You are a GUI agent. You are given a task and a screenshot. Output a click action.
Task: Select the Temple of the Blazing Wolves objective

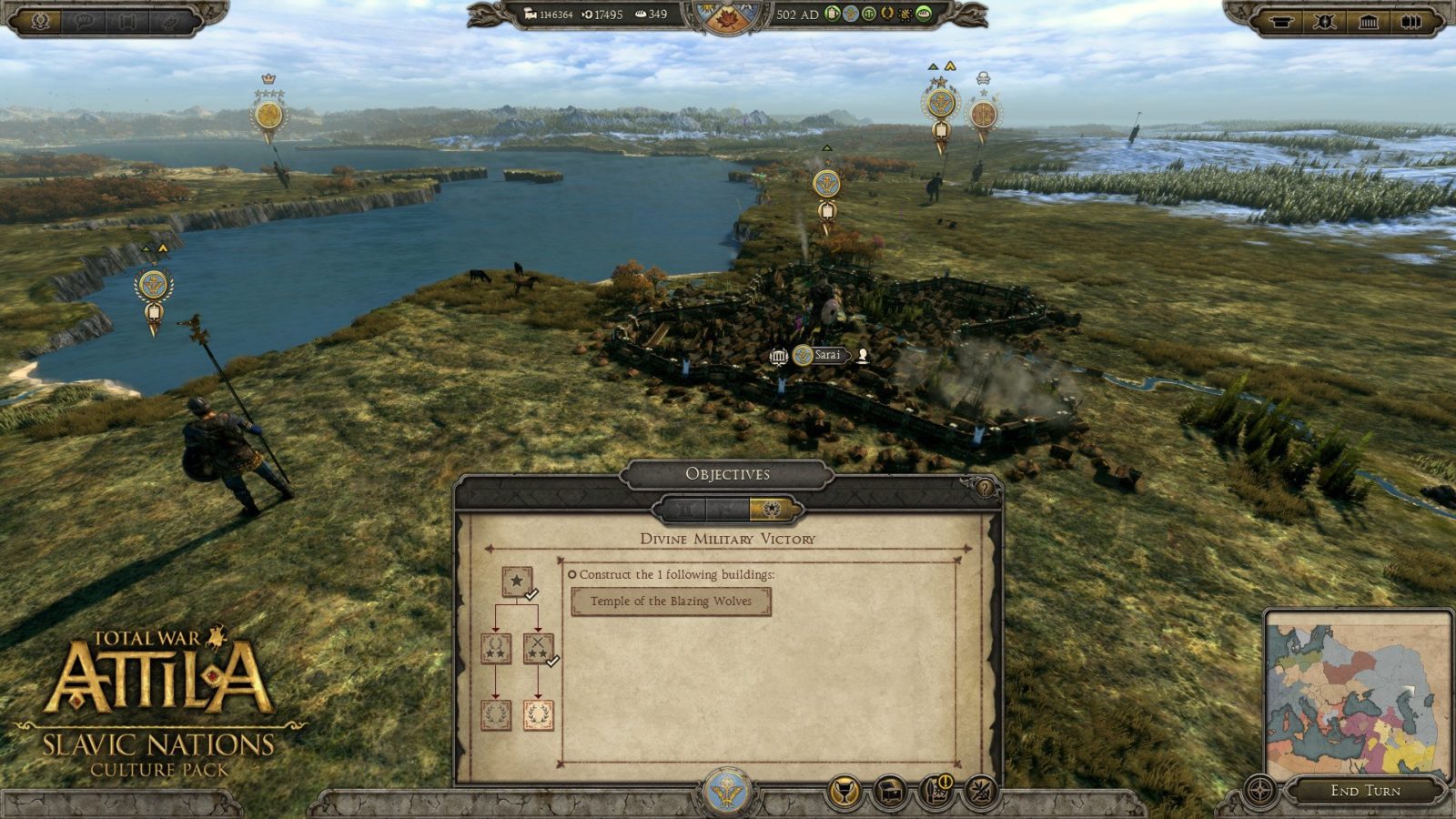[x=671, y=602]
